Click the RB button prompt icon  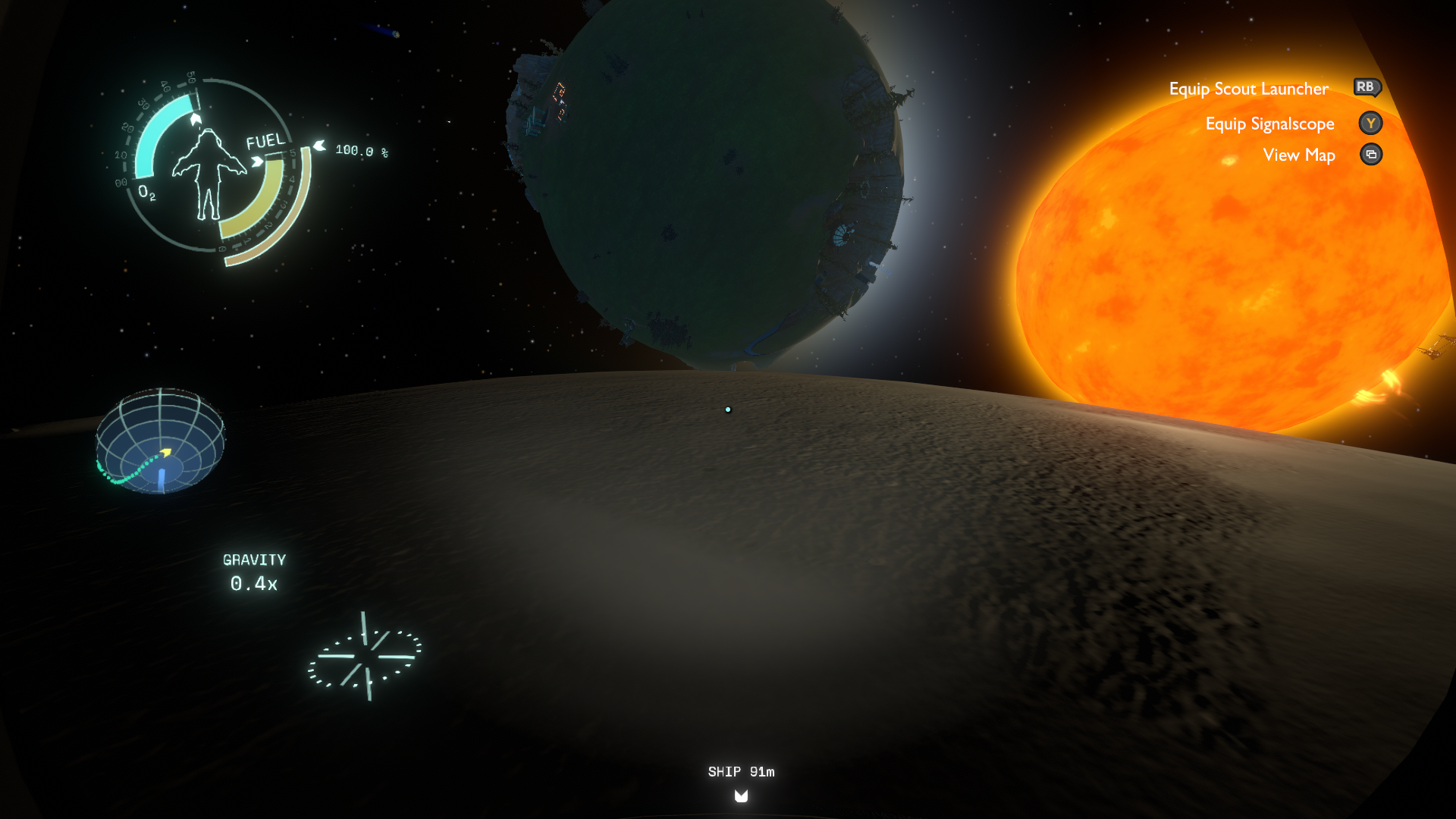pyautogui.click(x=1366, y=88)
